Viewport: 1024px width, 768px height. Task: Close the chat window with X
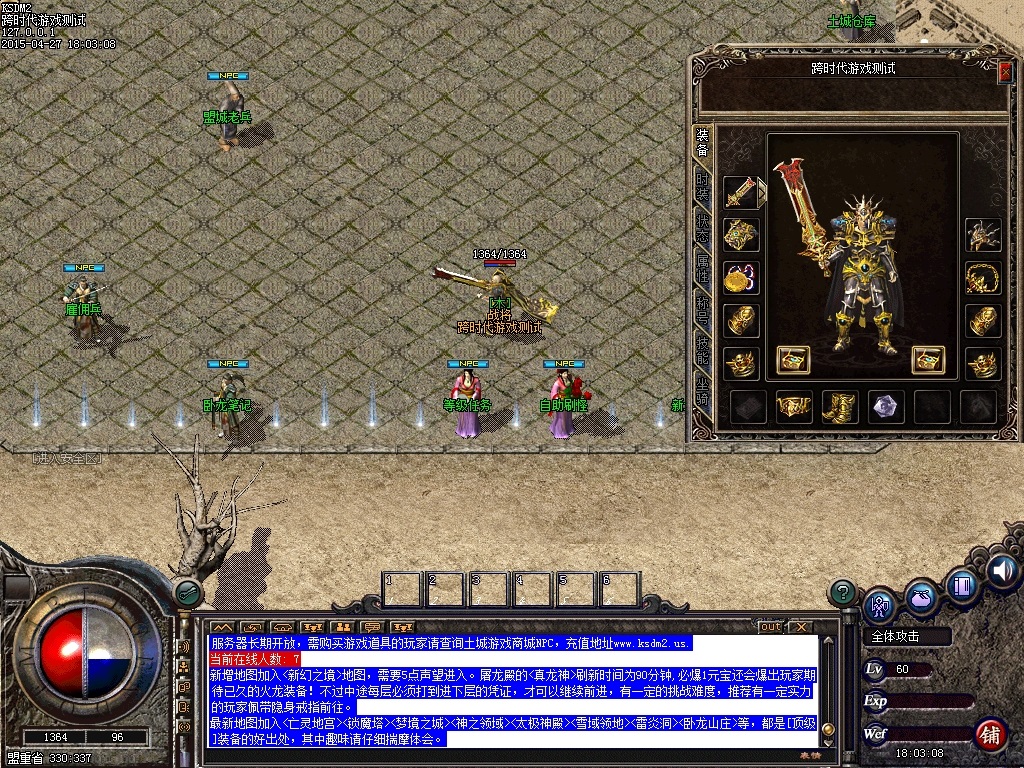[800, 627]
